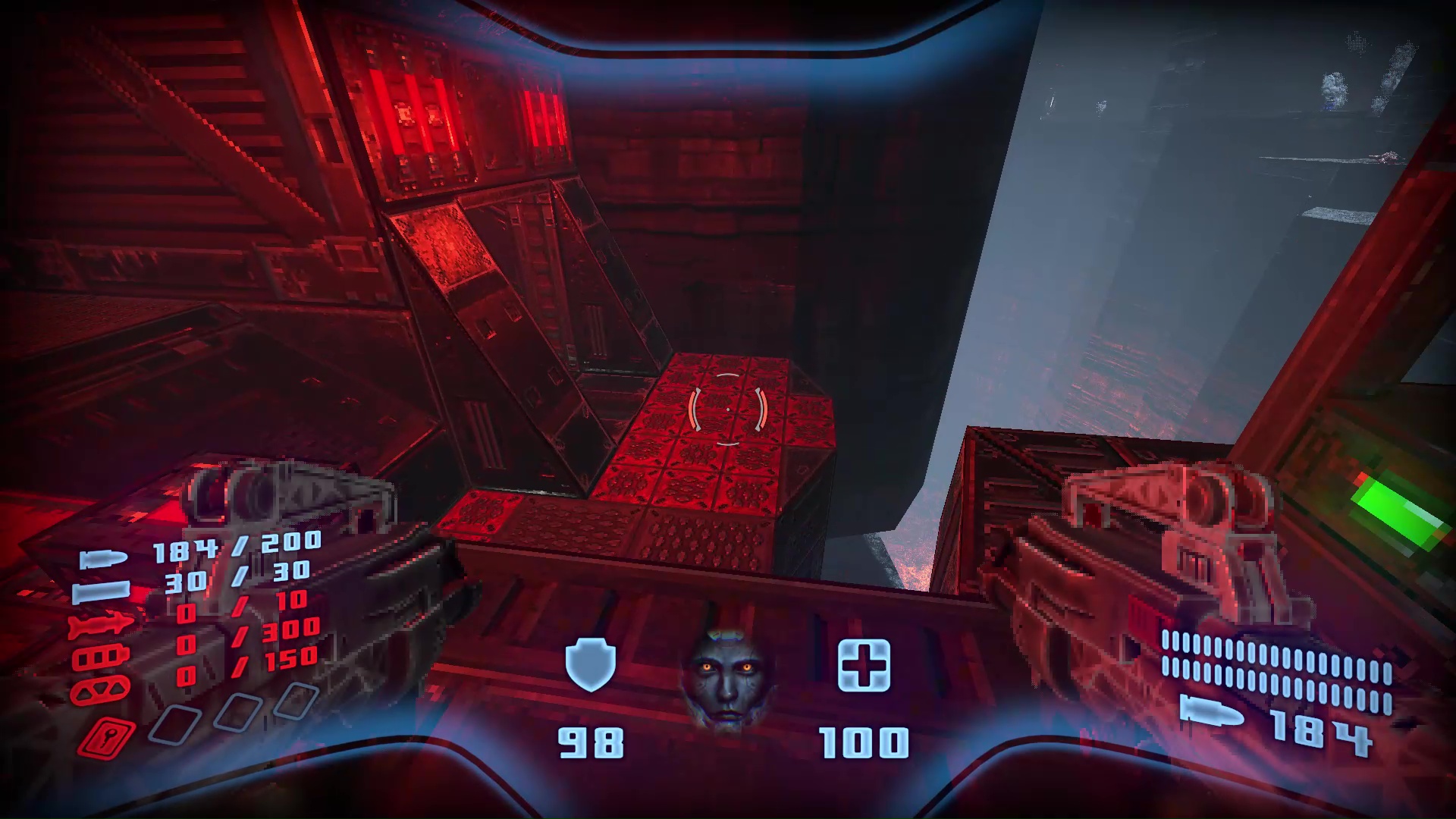Select the health cross icon above 100

point(864,667)
